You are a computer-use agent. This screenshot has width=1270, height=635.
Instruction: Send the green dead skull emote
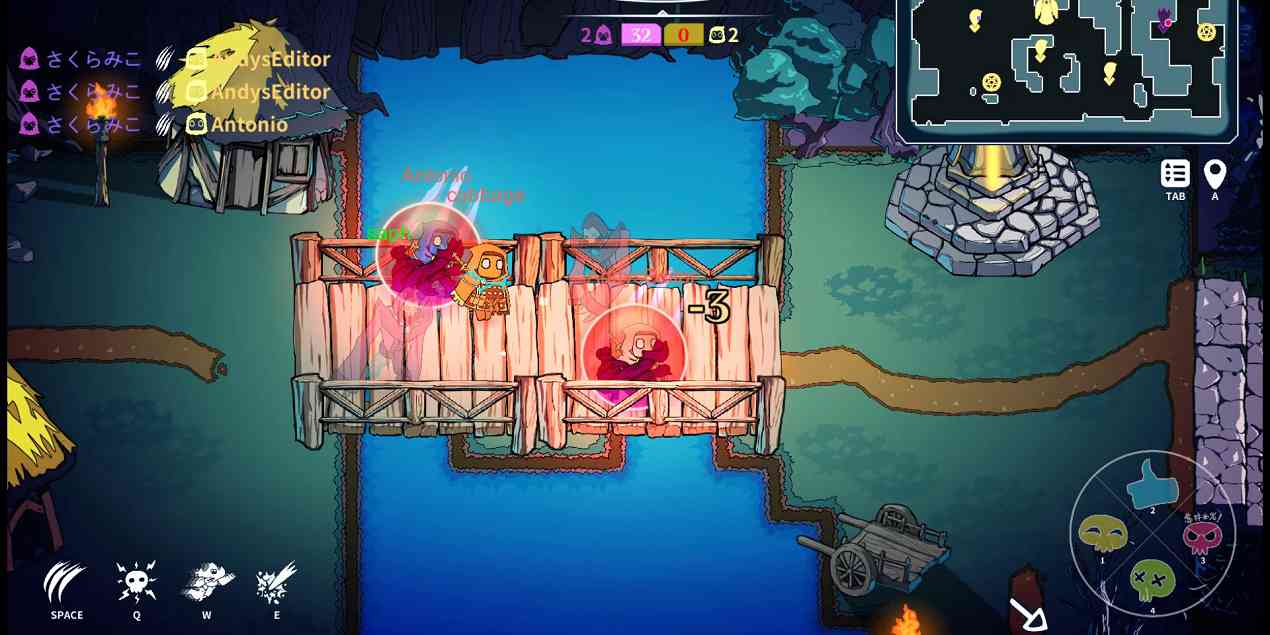click(x=1152, y=580)
